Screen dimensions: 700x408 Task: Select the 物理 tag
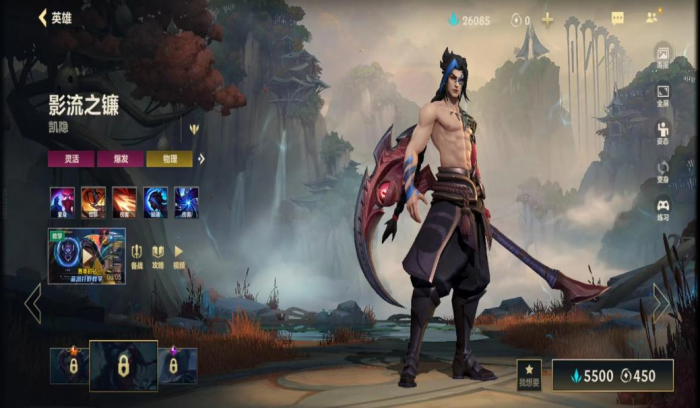169,159
